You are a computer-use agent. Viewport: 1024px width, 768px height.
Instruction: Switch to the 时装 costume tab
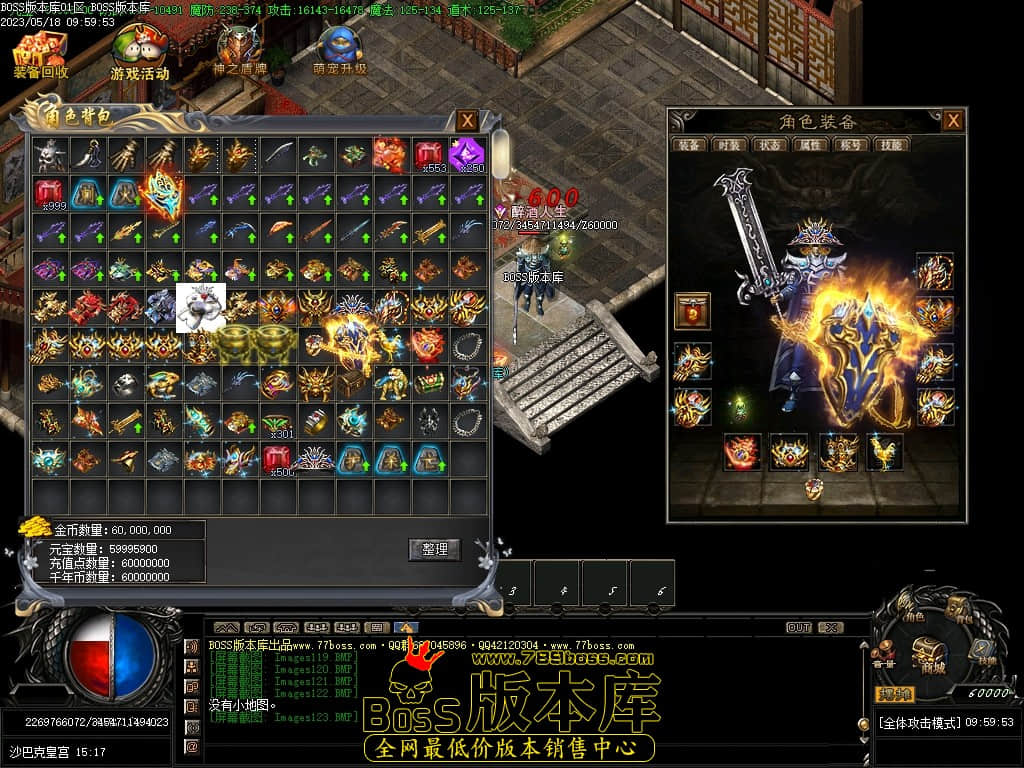pos(729,145)
